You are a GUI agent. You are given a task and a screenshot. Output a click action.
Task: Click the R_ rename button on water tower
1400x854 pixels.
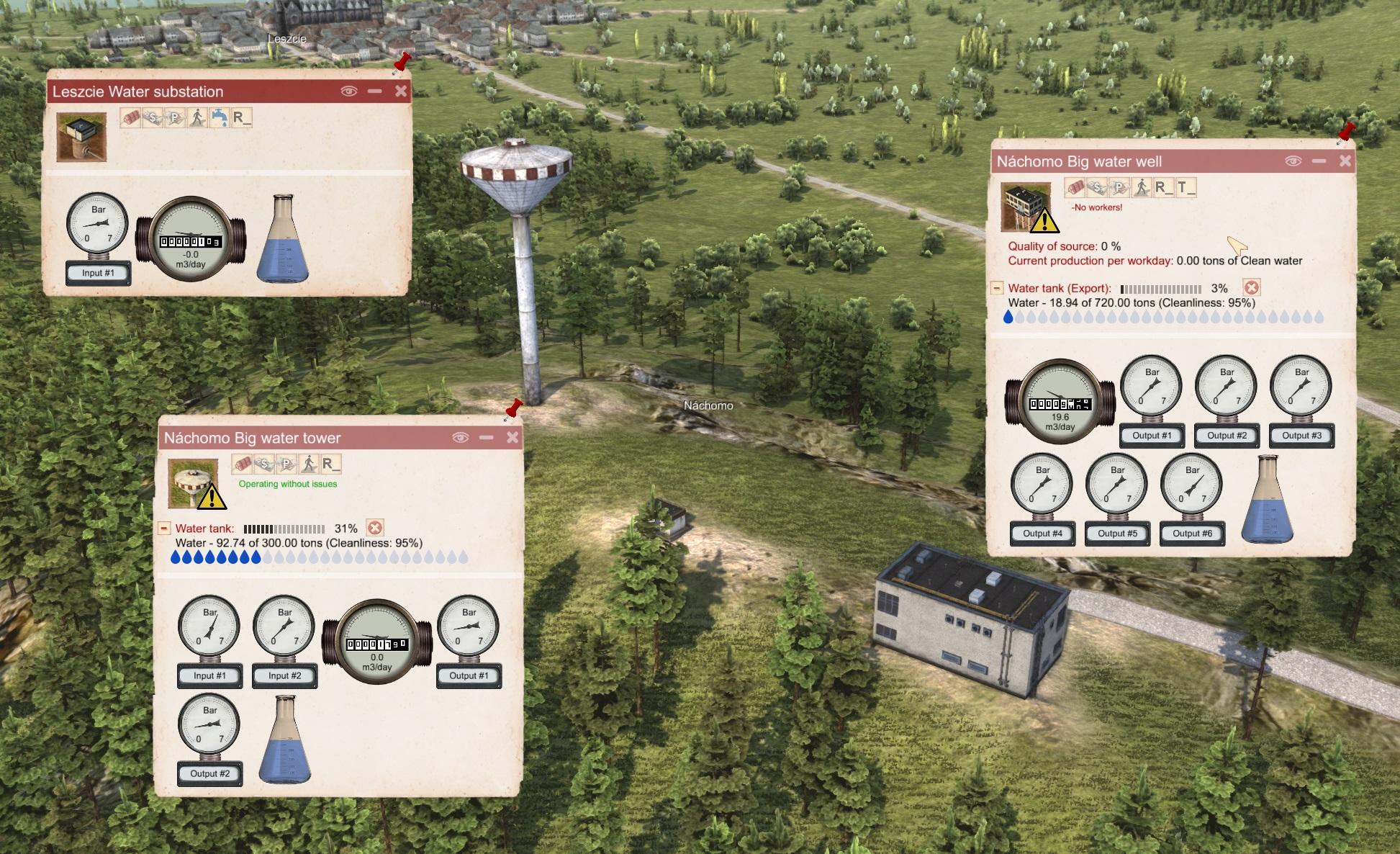point(331,464)
